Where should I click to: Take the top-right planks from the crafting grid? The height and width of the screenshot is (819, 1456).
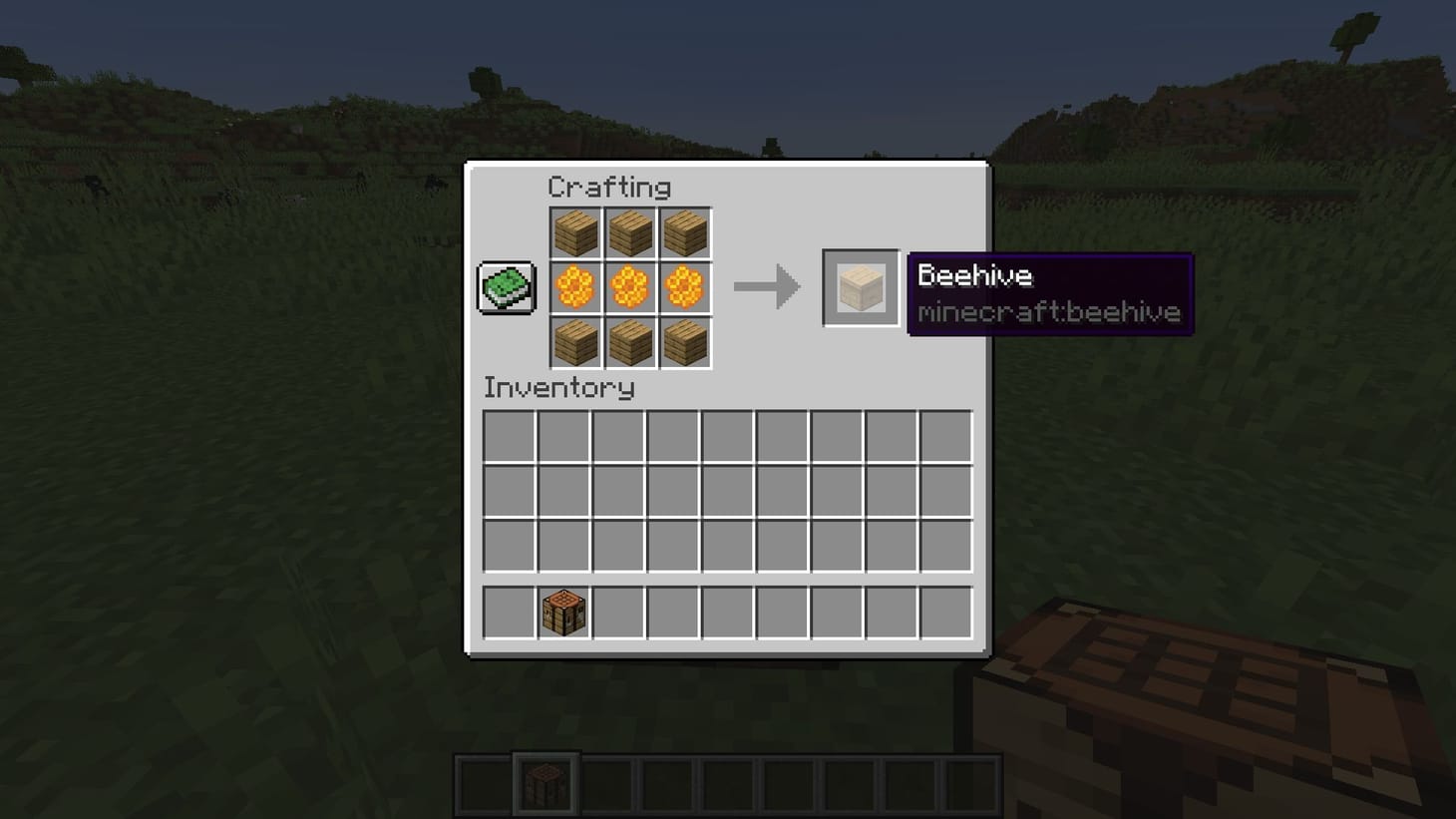click(x=684, y=232)
